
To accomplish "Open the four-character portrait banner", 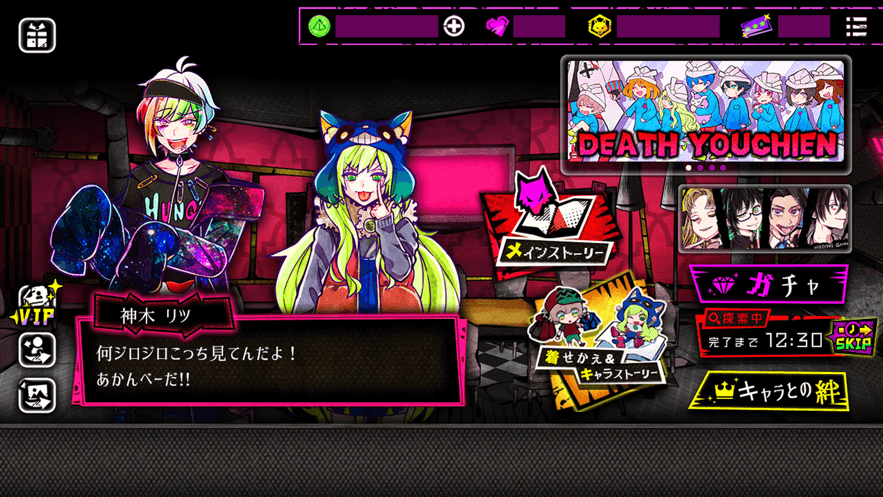I will click(765, 217).
